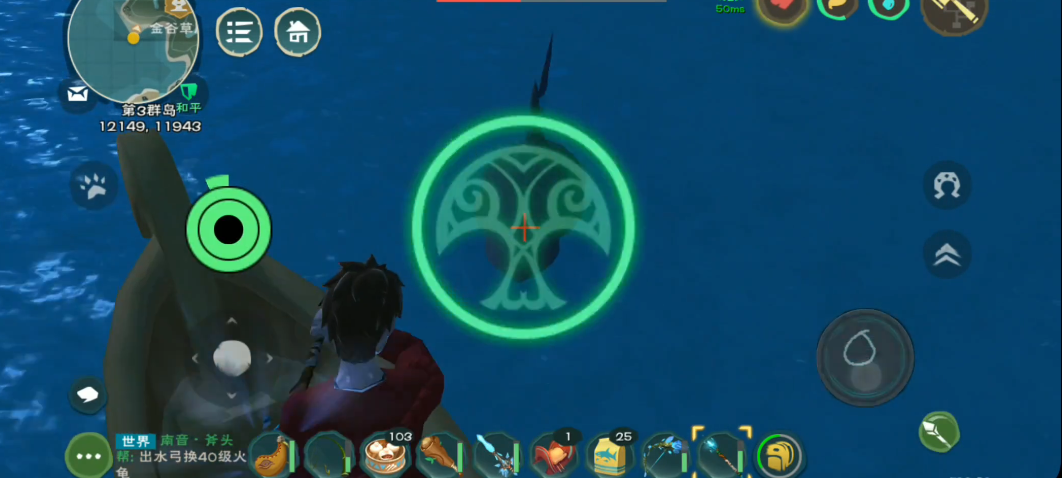Image resolution: width=1062 pixels, height=478 pixels.
Task: Open the hammer crafting build button
Action: 953,14
